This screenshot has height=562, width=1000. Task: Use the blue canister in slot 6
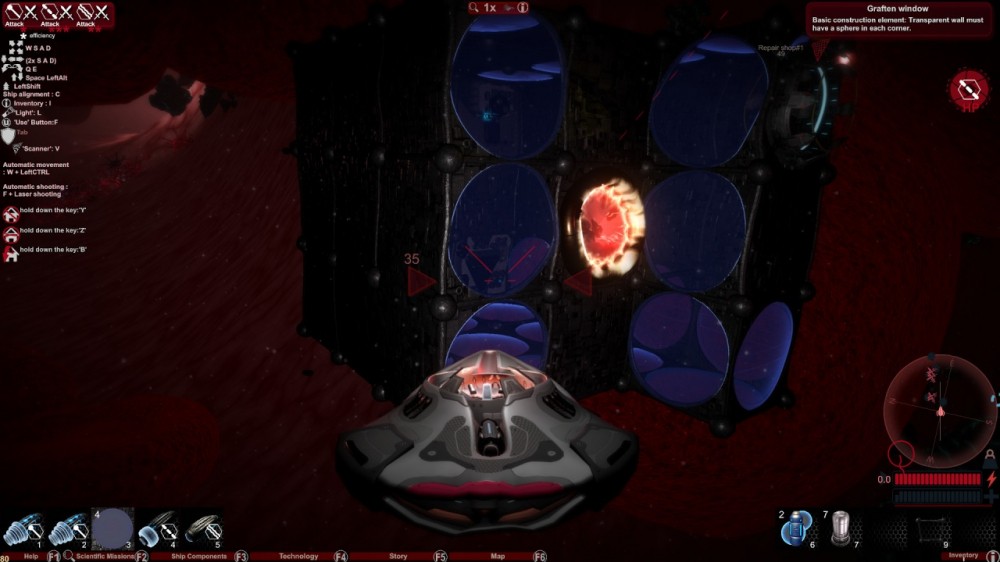pos(797,528)
